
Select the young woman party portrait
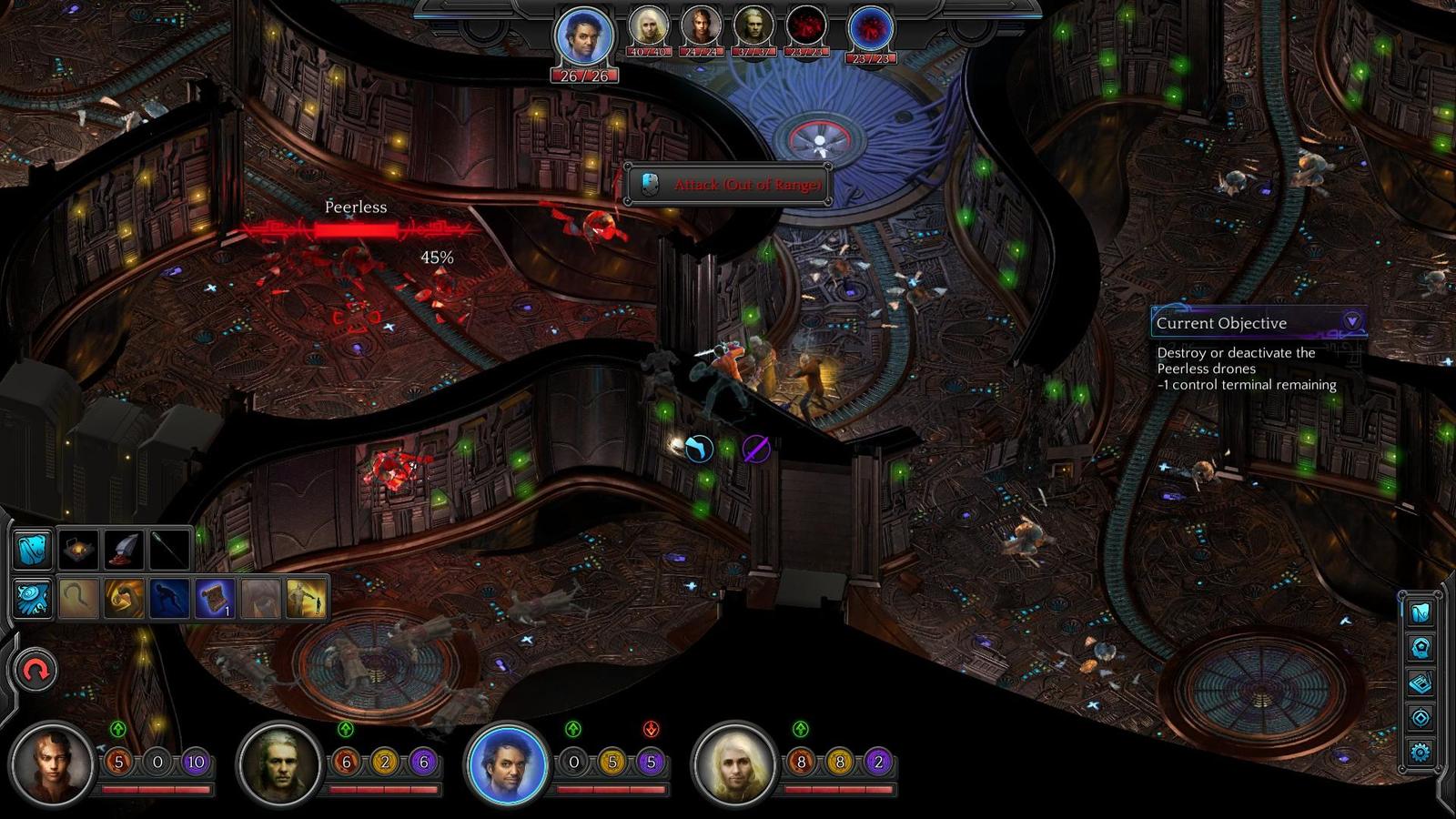pyautogui.click(x=52, y=764)
